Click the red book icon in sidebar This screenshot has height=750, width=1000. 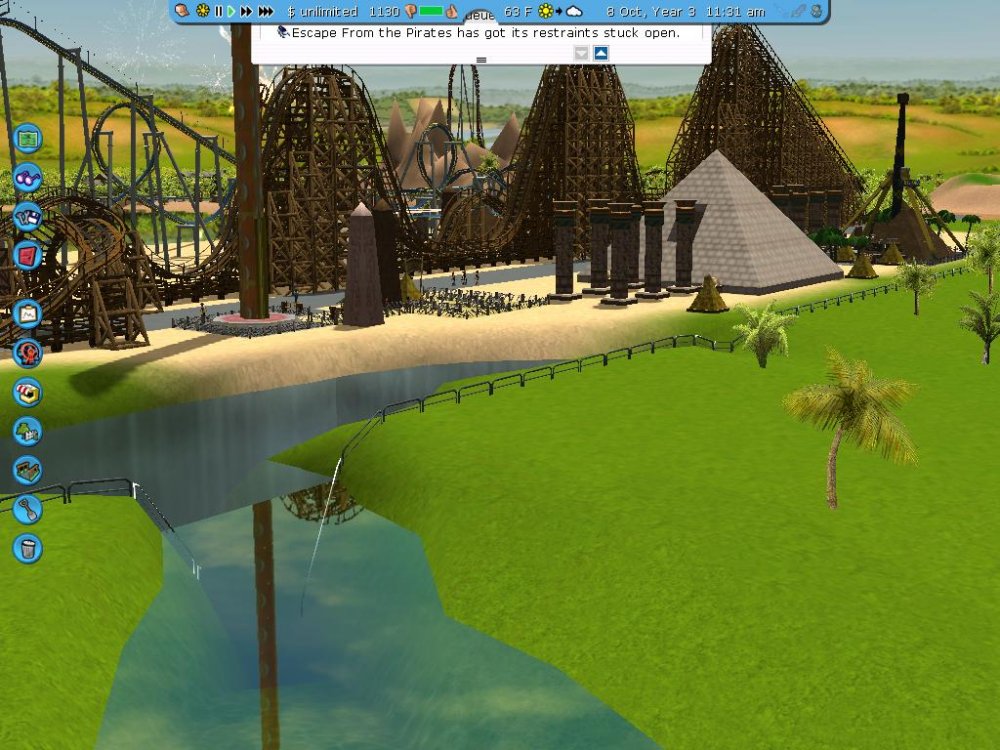coord(28,253)
